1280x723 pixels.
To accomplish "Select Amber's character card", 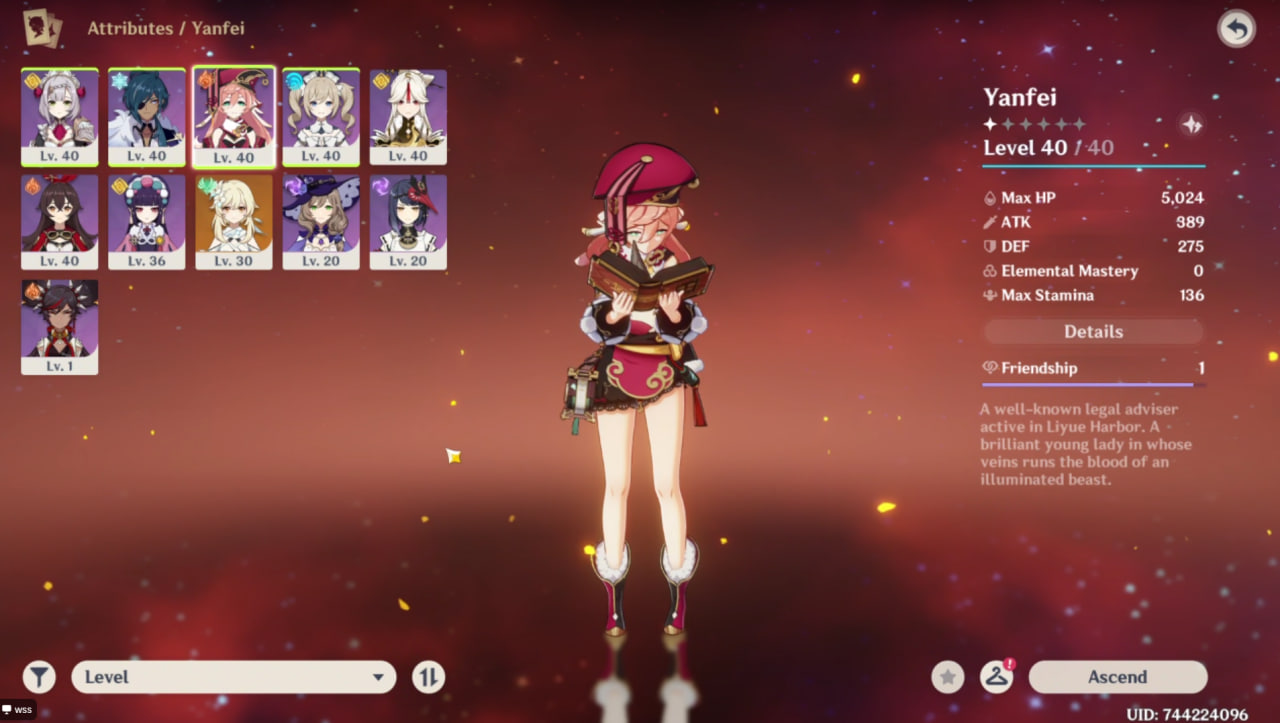I will point(60,221).
